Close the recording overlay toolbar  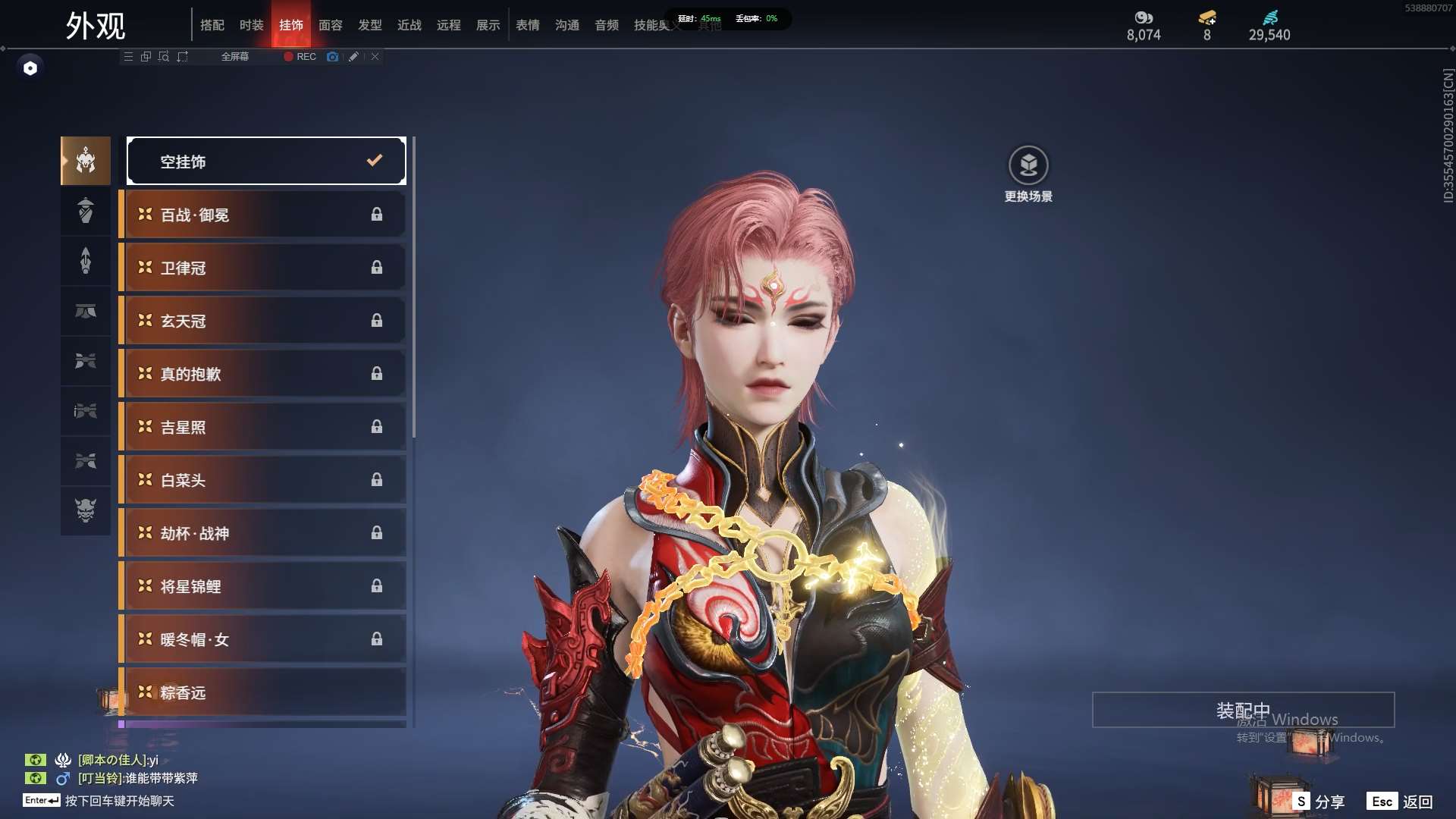[375, 57]
